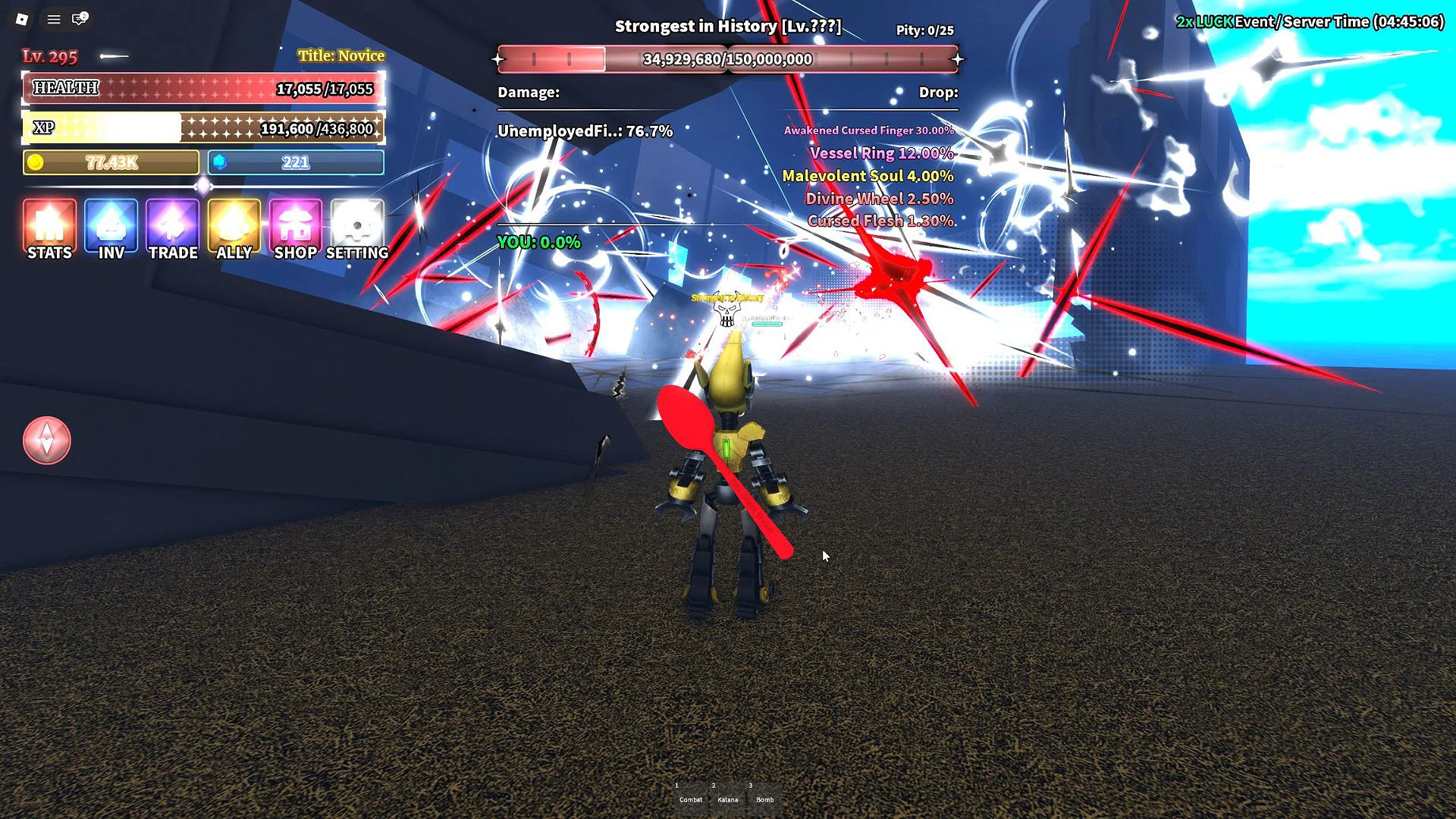Switch to the Bomb hotbar slot

tap(766, 795)
